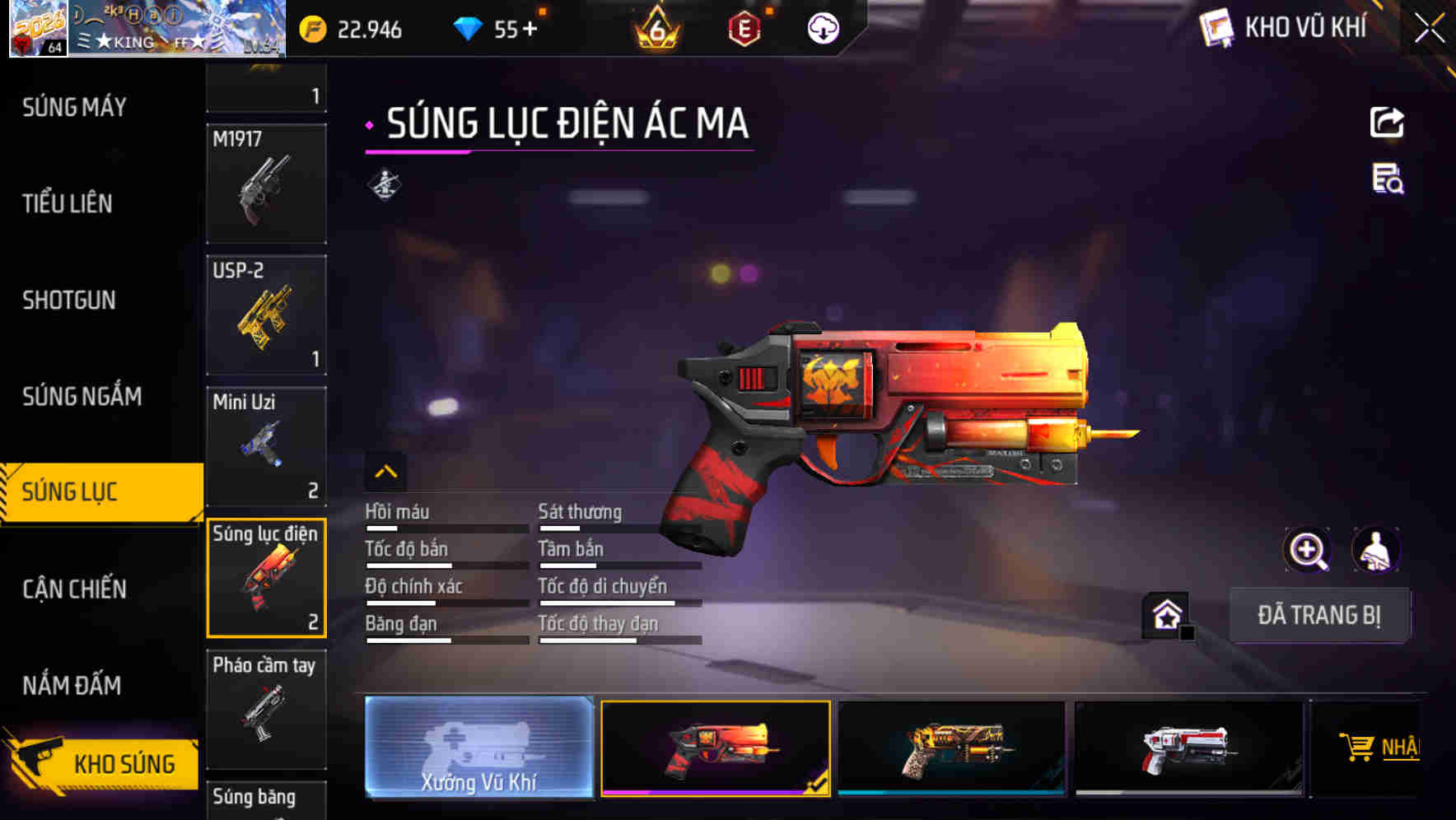Click the yellow cart NHẬN button
Image resolution: width=1456 pixels, height=820 pixels.
tap(1378, 746)
